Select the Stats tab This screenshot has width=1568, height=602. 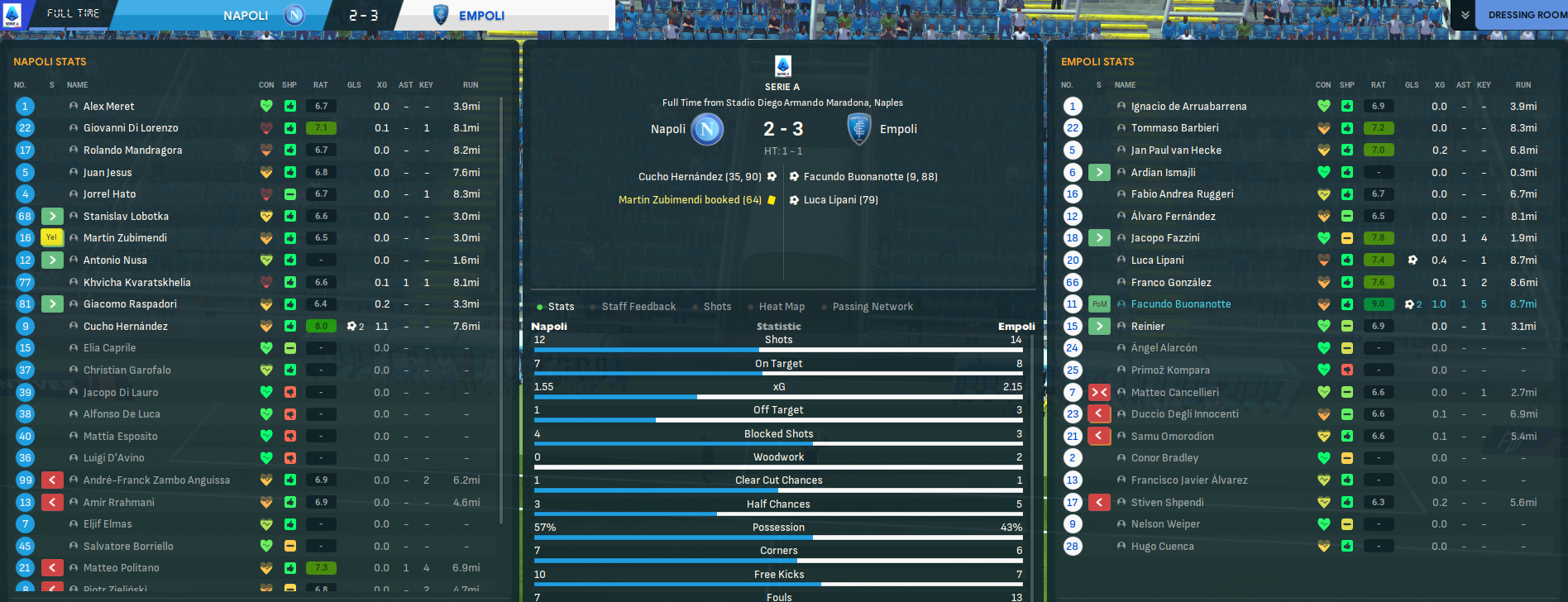pyautogui.click(x=561, y=307)
